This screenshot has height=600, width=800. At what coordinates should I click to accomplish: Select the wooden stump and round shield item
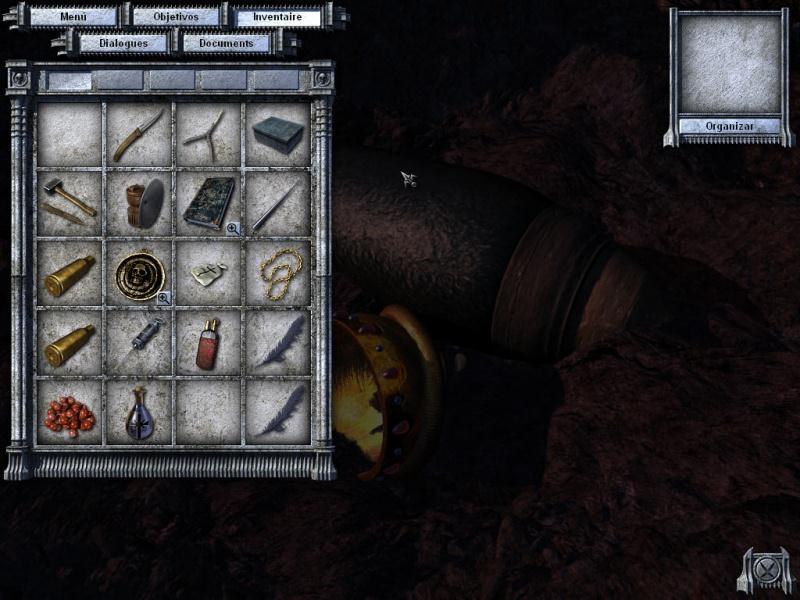[138, 201]
